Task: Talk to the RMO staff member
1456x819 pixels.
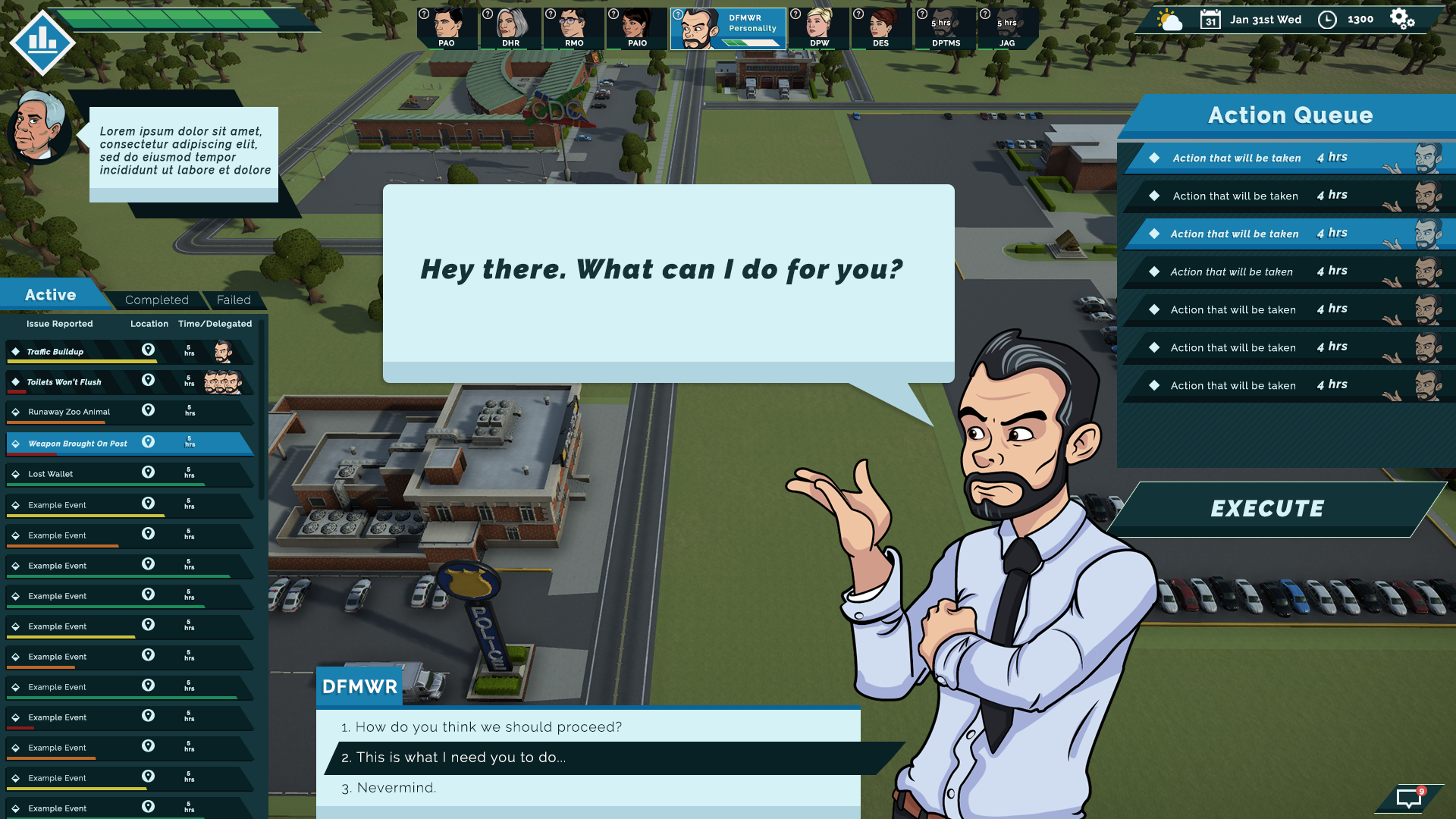Action: coord(574,28)
